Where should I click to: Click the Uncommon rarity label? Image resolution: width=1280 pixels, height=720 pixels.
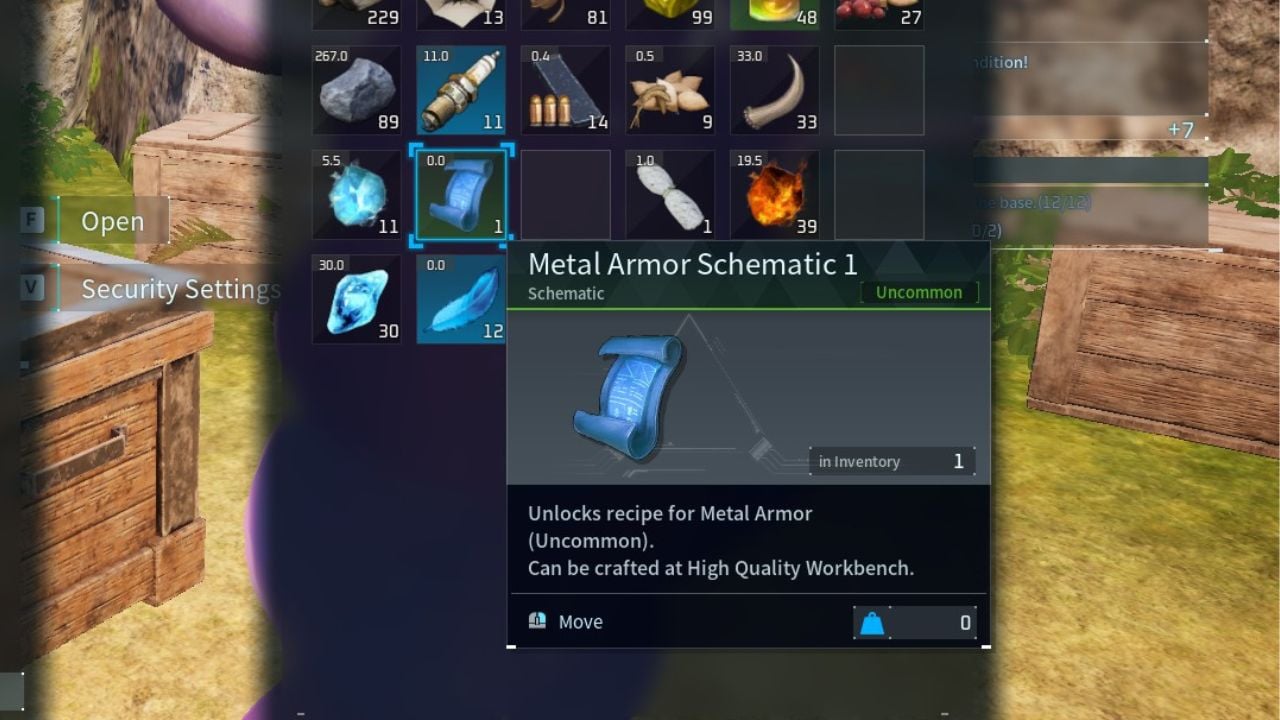tap(919, 292)
